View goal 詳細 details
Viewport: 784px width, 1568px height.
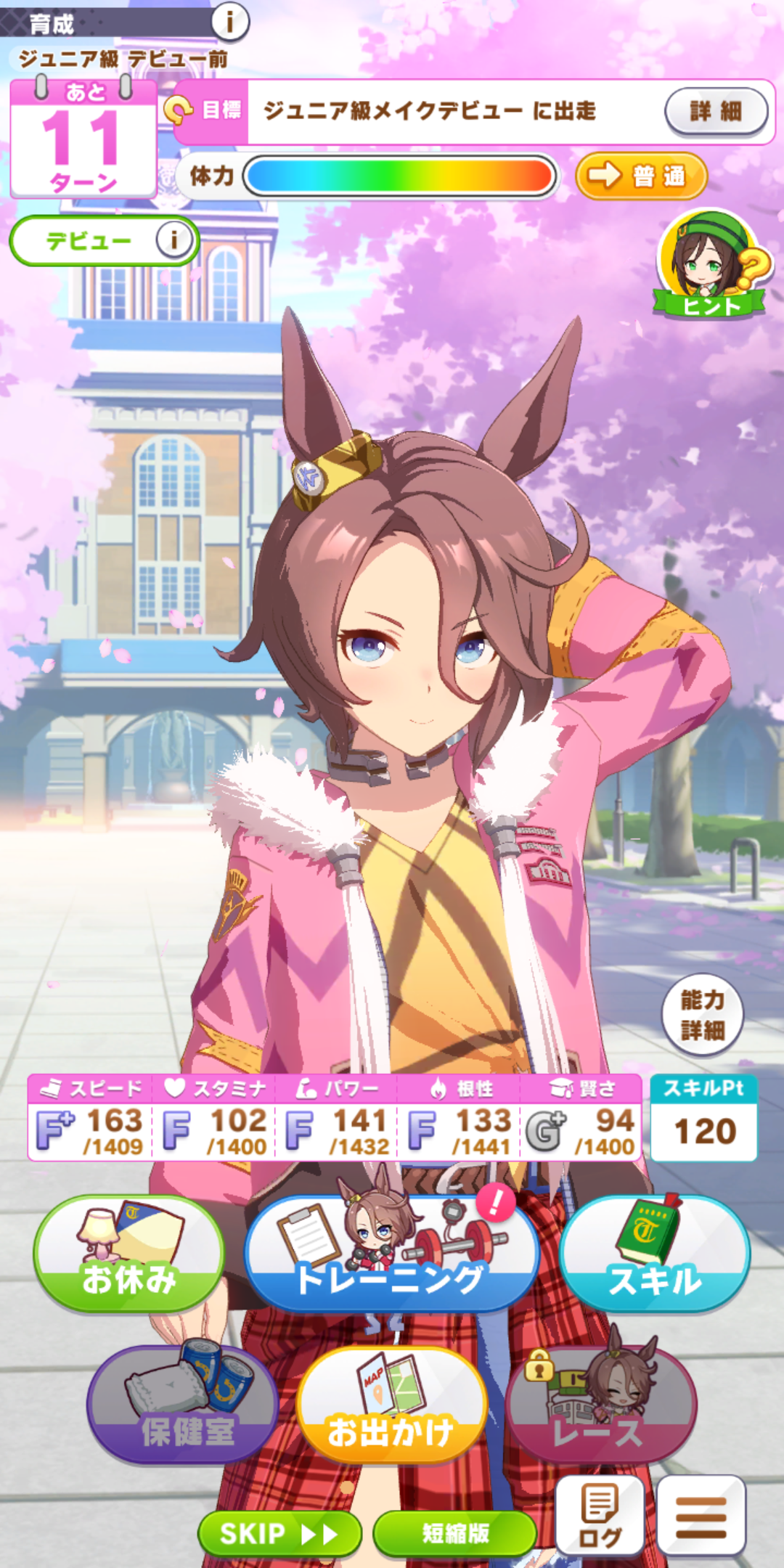point(716,111)
